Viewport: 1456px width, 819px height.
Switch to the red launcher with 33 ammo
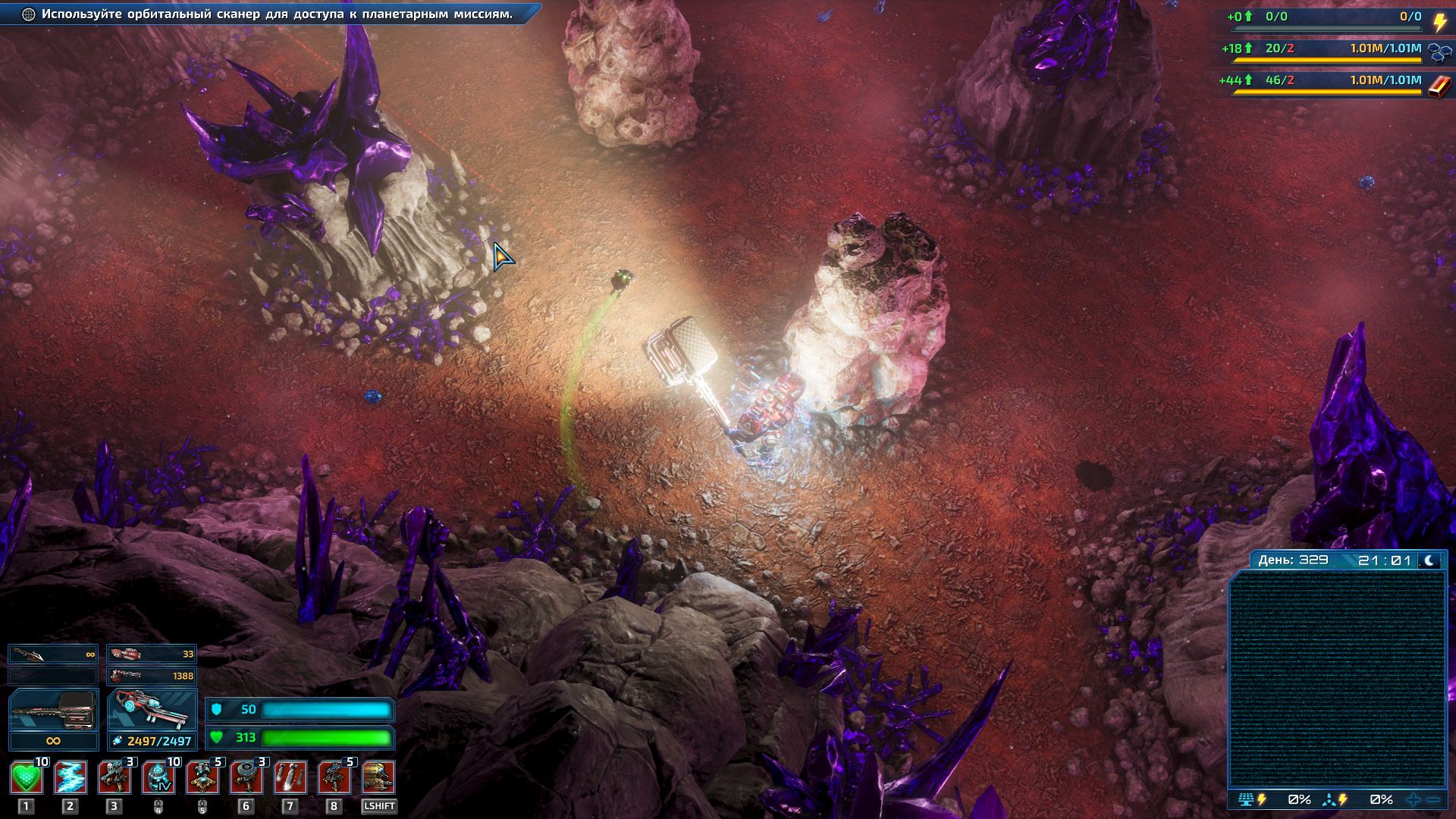tap(152, 654)
